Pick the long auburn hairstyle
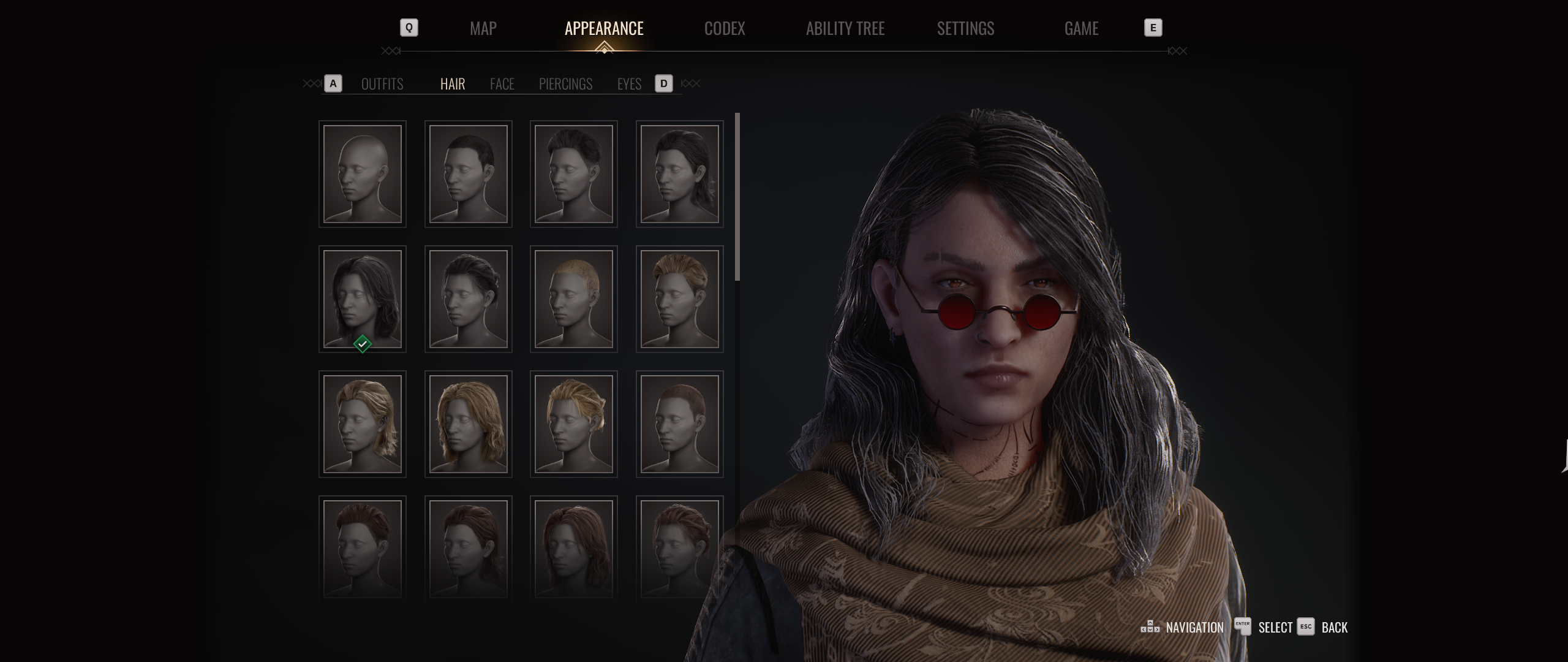Screen dimensions: 1568x662 pyautogui.click(x=574, y=548)
